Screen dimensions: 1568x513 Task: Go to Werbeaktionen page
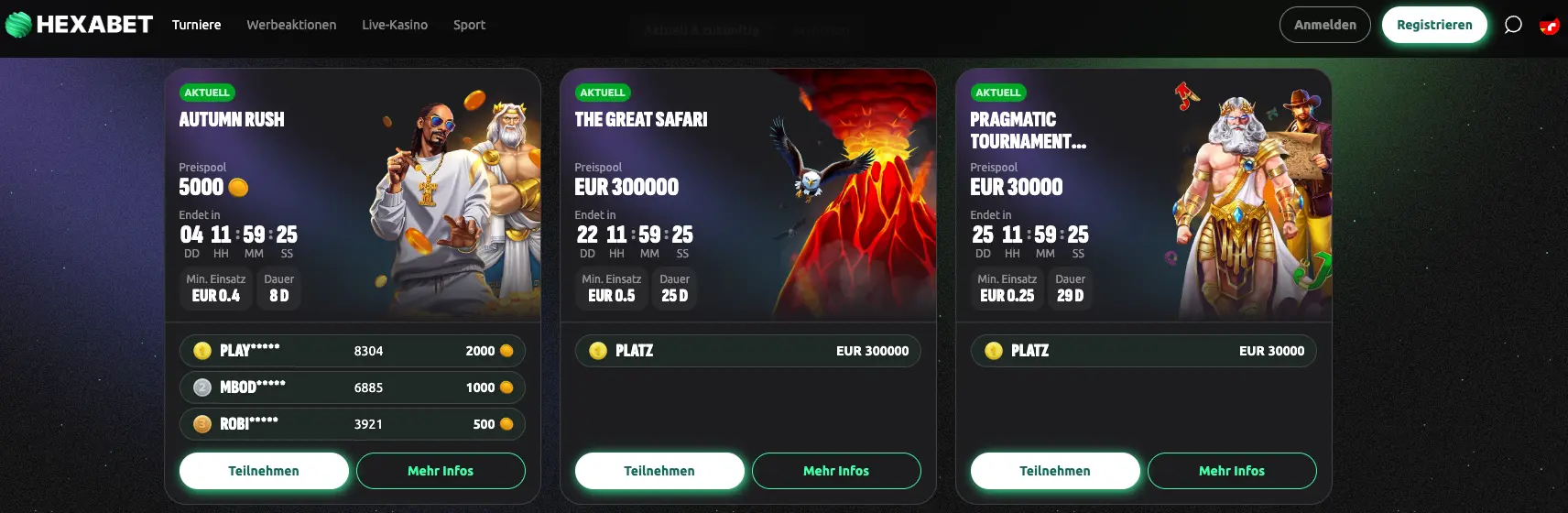point(291,25)
